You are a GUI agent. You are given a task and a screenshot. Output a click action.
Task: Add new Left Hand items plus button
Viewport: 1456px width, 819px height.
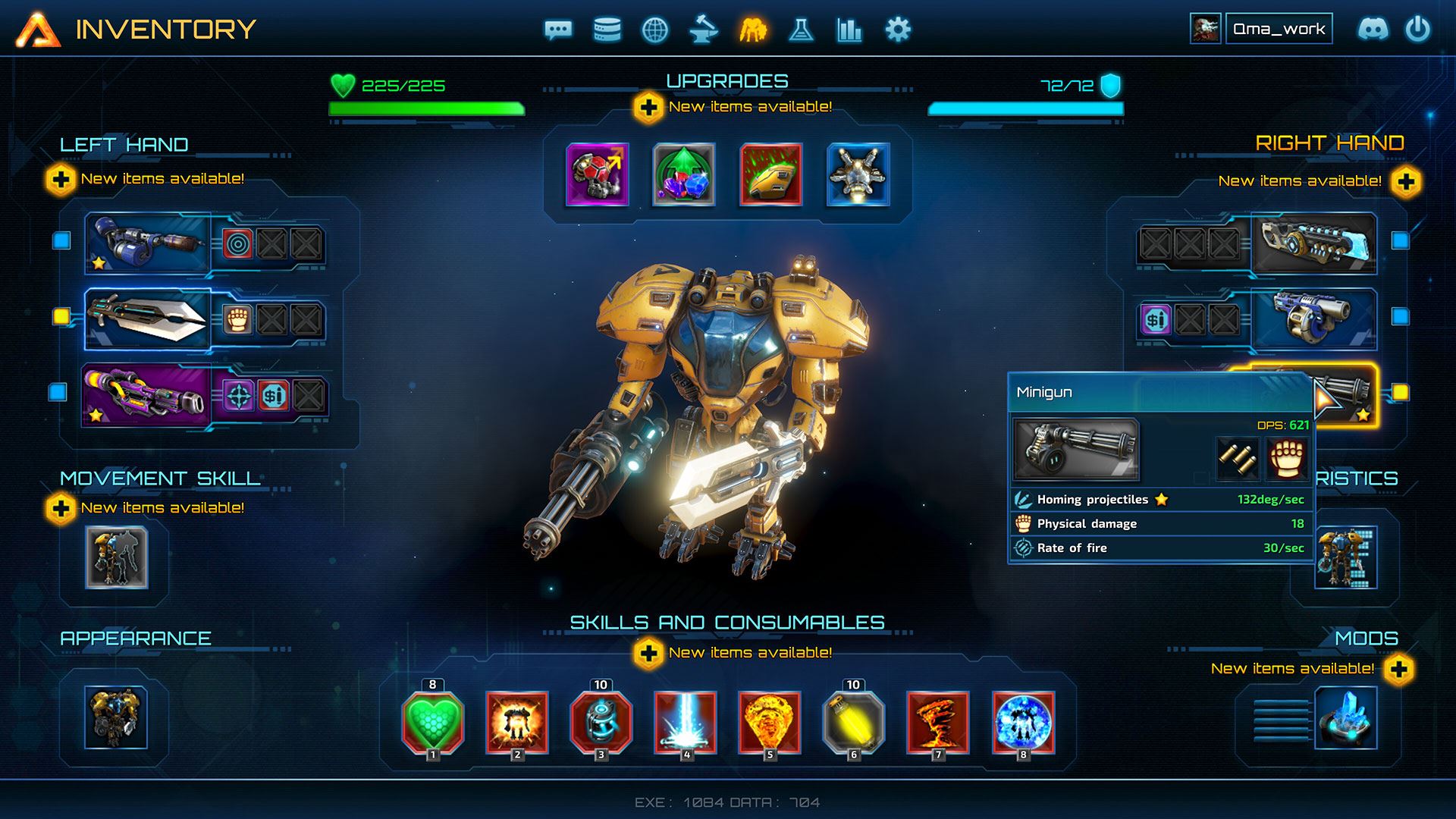pyautogui.click(x=61, y=180)
